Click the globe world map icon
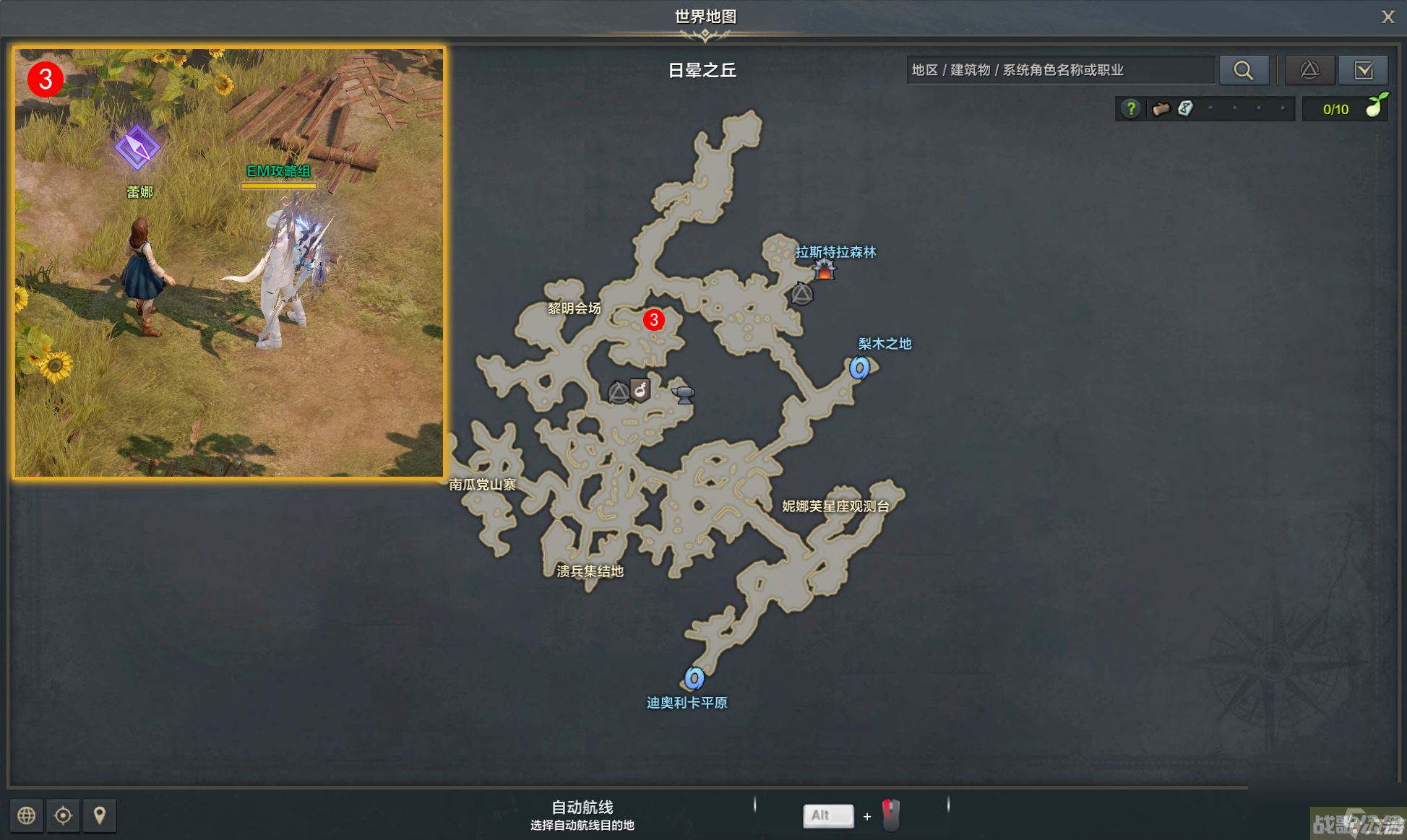 click(x=27, y=815)
